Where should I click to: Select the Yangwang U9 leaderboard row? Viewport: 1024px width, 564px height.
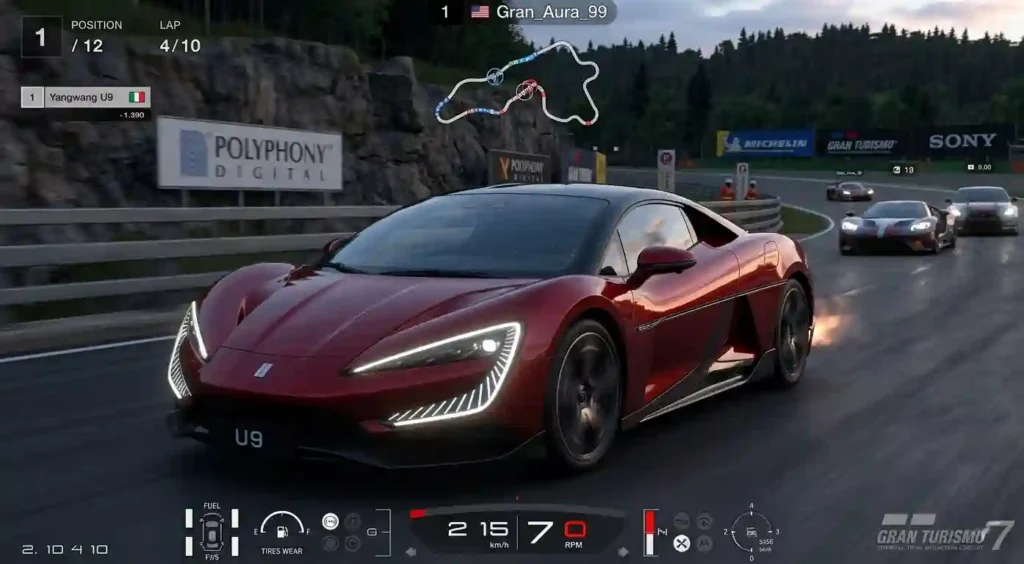[86, 97]
